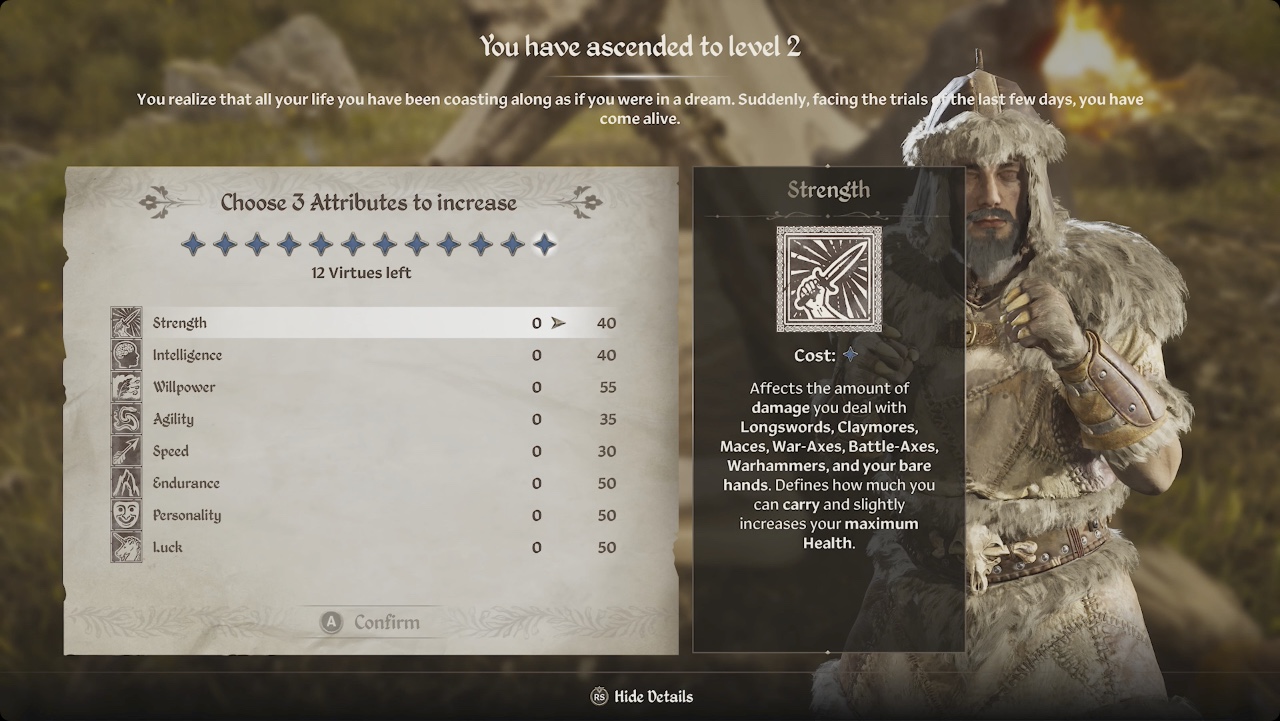The image size is (1280, 721).
Task: Confirm the attribute selection
Action: 371,622
